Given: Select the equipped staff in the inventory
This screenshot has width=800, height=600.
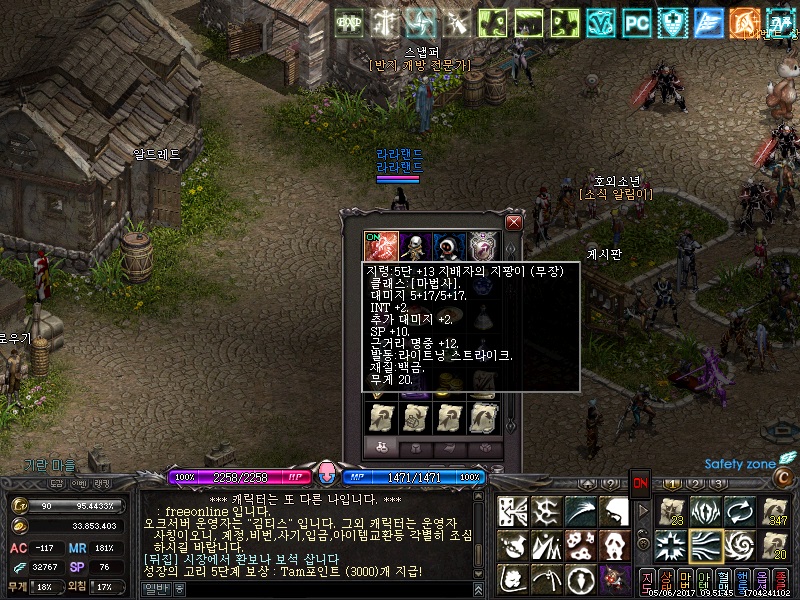Looking at the screenshot, I should tap(379, 246).
